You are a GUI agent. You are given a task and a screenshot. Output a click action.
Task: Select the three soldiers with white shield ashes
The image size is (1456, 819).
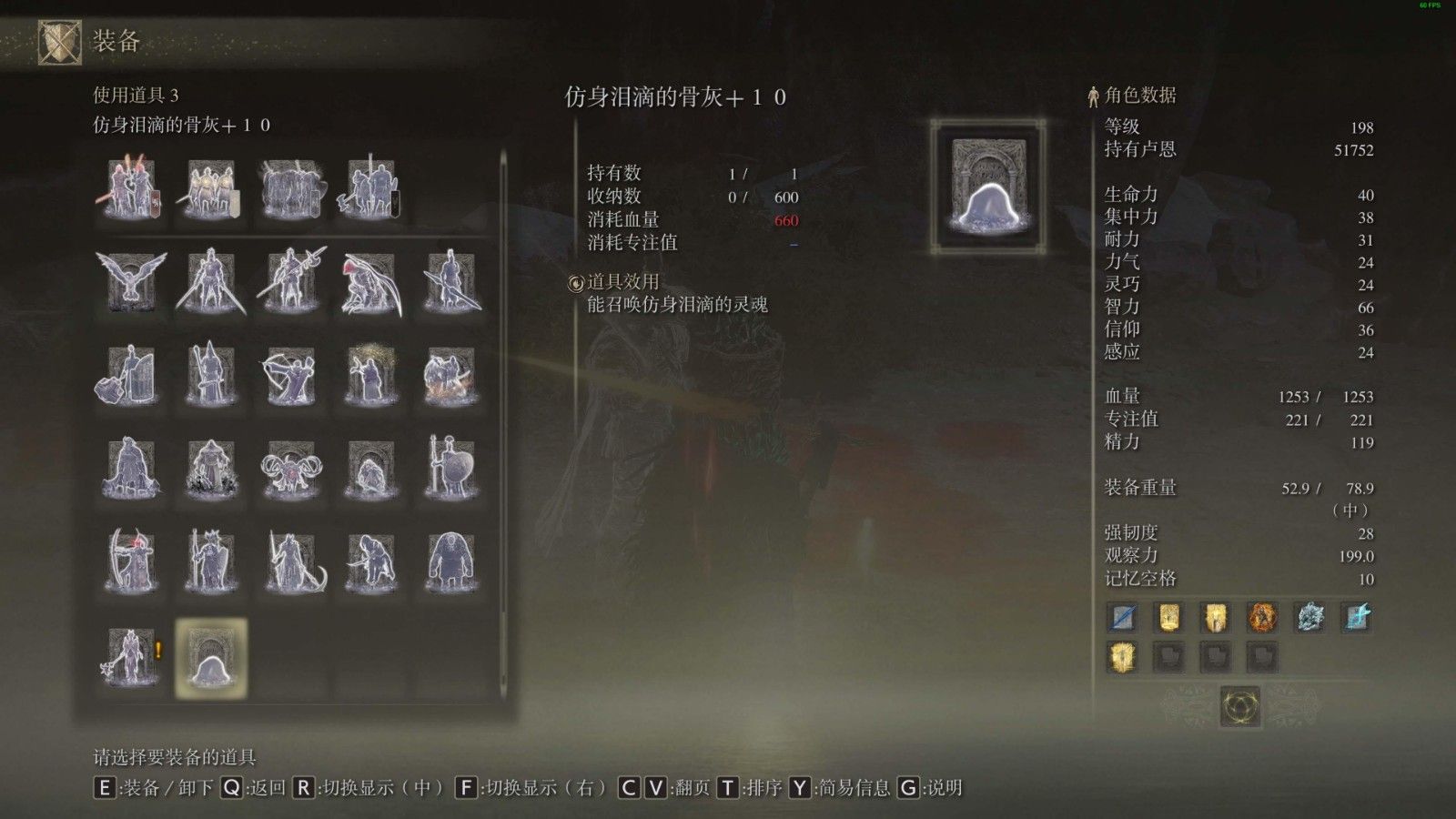(x=210, y=189)
